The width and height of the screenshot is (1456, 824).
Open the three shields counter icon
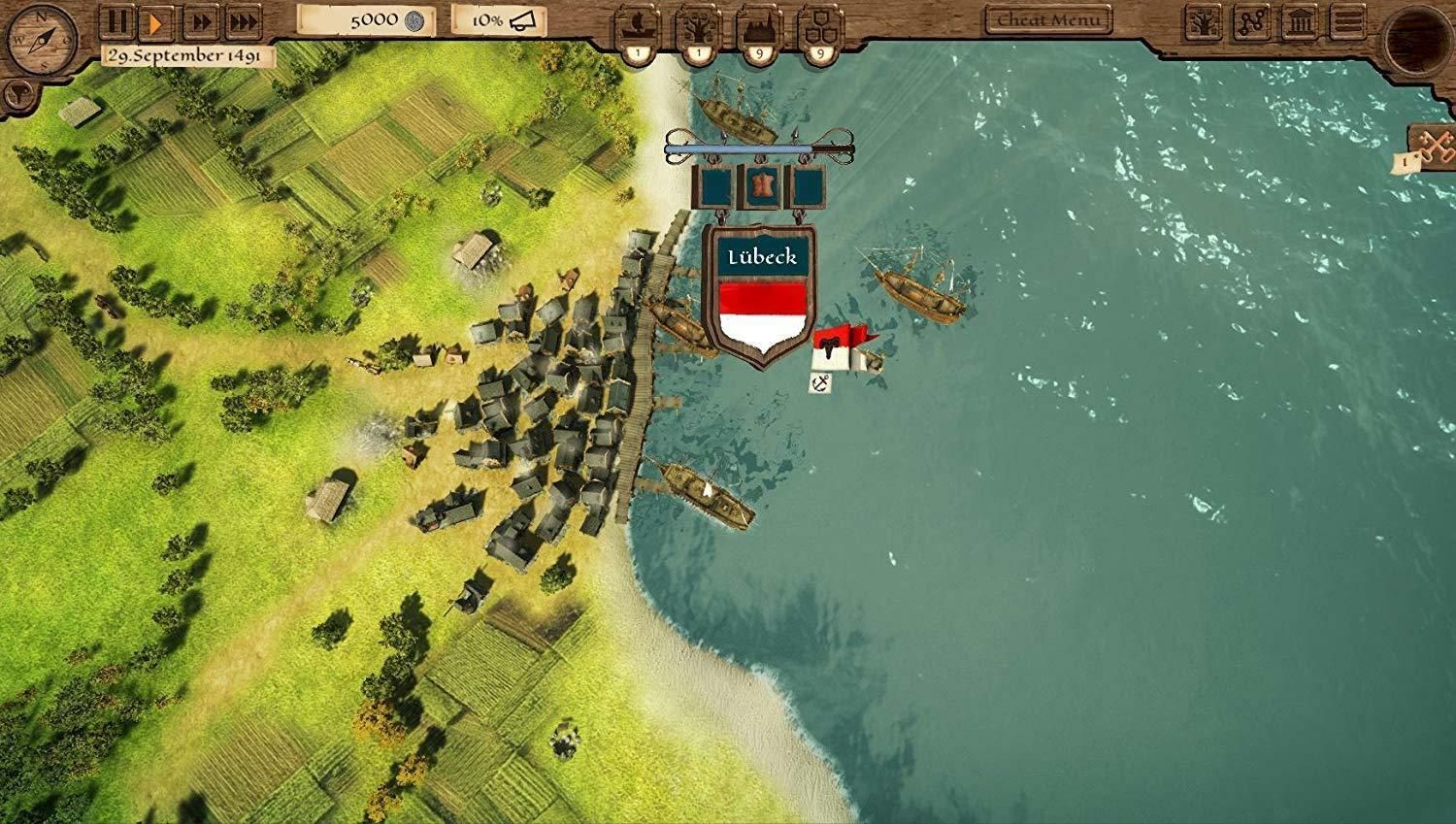pyautogui.click(x=819, y=26)
